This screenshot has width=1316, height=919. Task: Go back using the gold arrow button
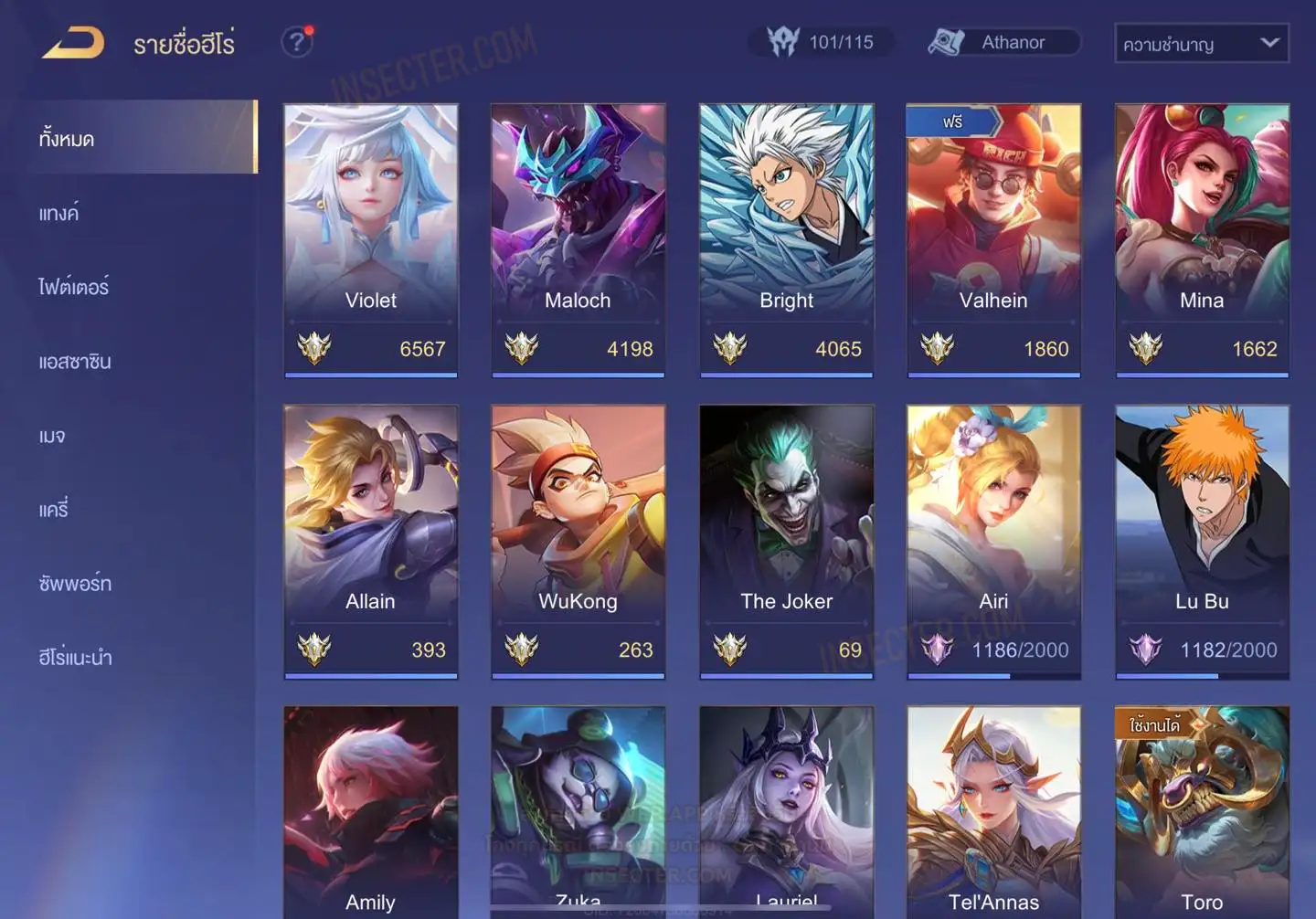[x=73, y=43]
